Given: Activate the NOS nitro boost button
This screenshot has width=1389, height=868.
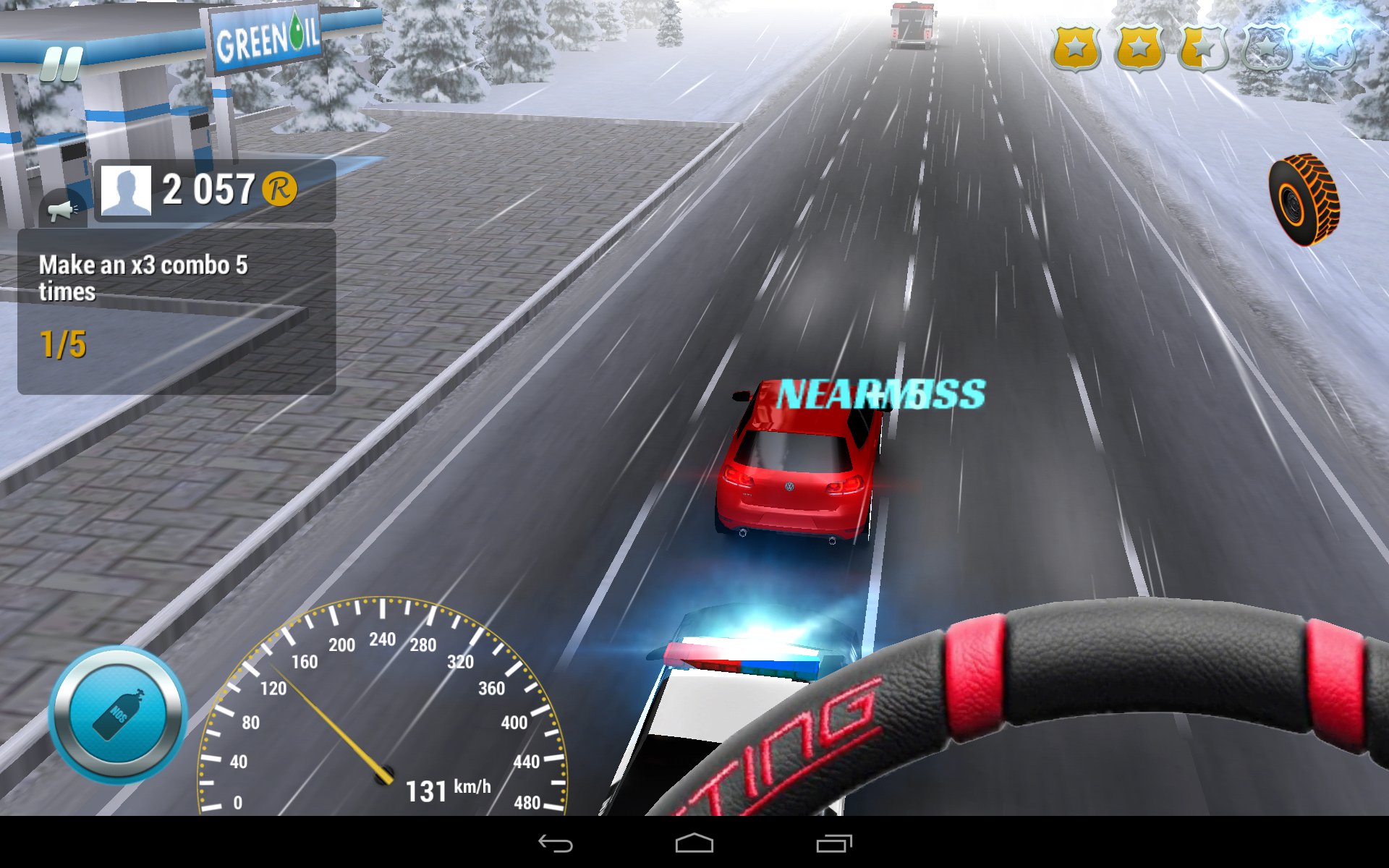Looking at the screenshot, I should pos(118,715).
